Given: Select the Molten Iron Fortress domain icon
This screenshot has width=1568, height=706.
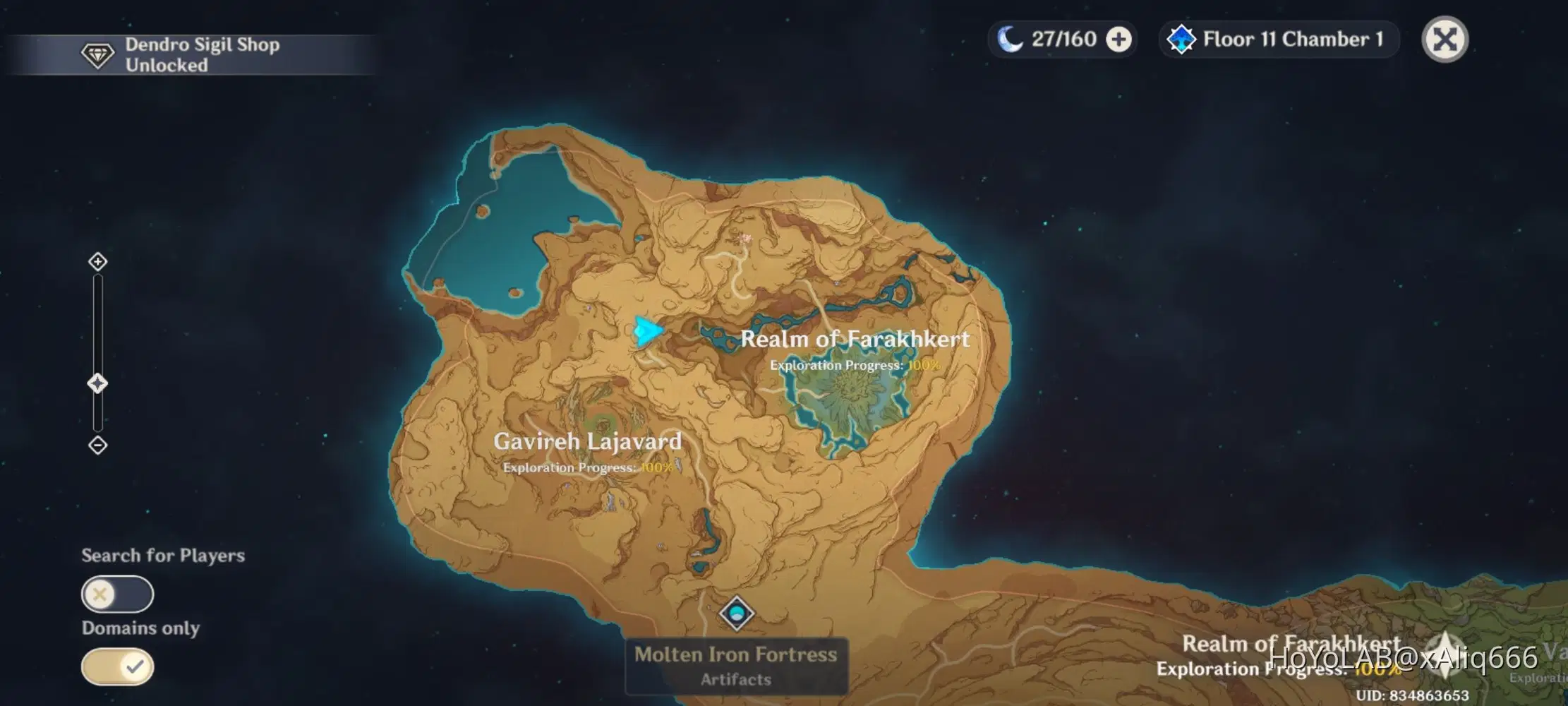Looking at the screenshot, I should click(x=736, y=614).
